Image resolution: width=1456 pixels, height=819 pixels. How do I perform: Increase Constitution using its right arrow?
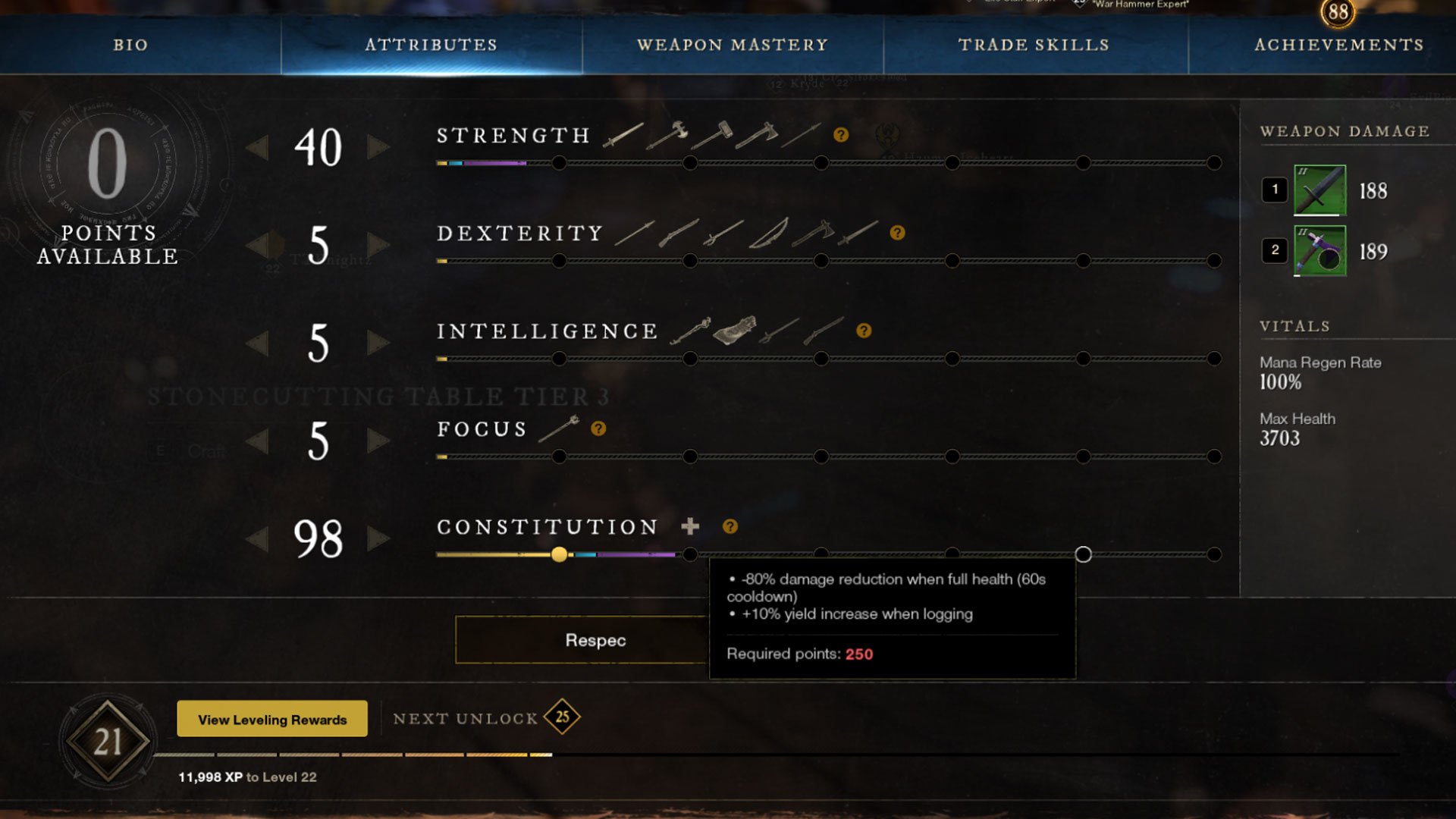[377, 539]
